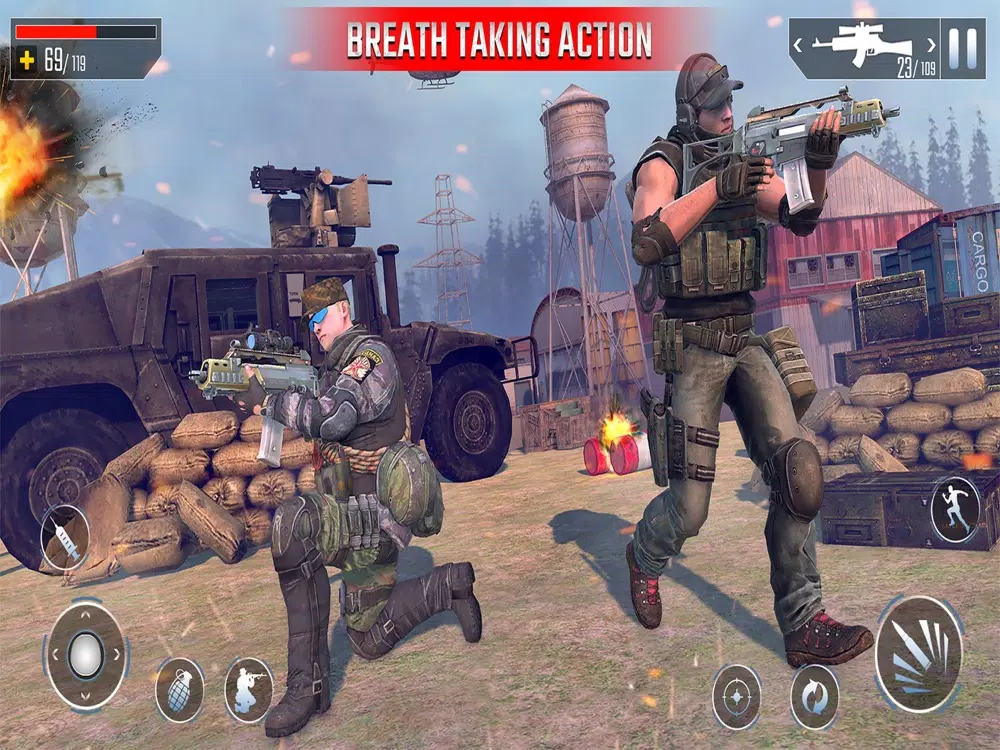Aim down sights with the crosshair button

[737, 696]
